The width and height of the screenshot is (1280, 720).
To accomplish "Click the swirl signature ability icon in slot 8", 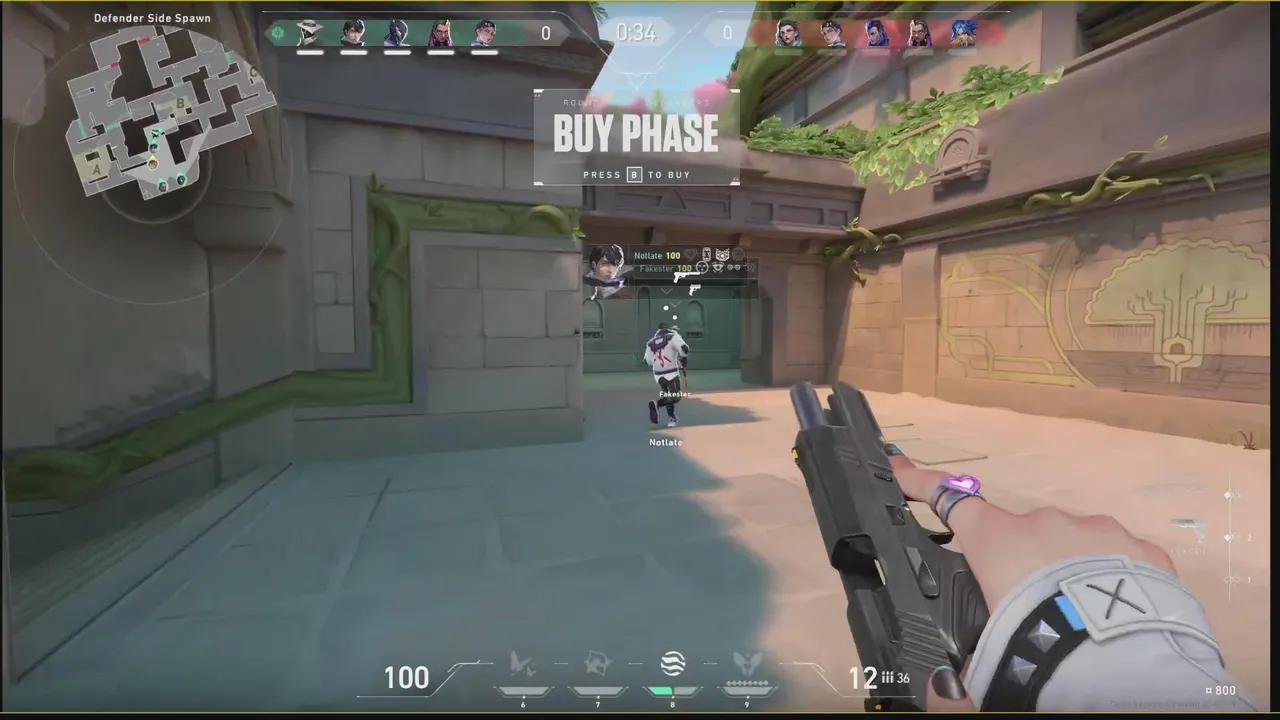I will [672, 662].
